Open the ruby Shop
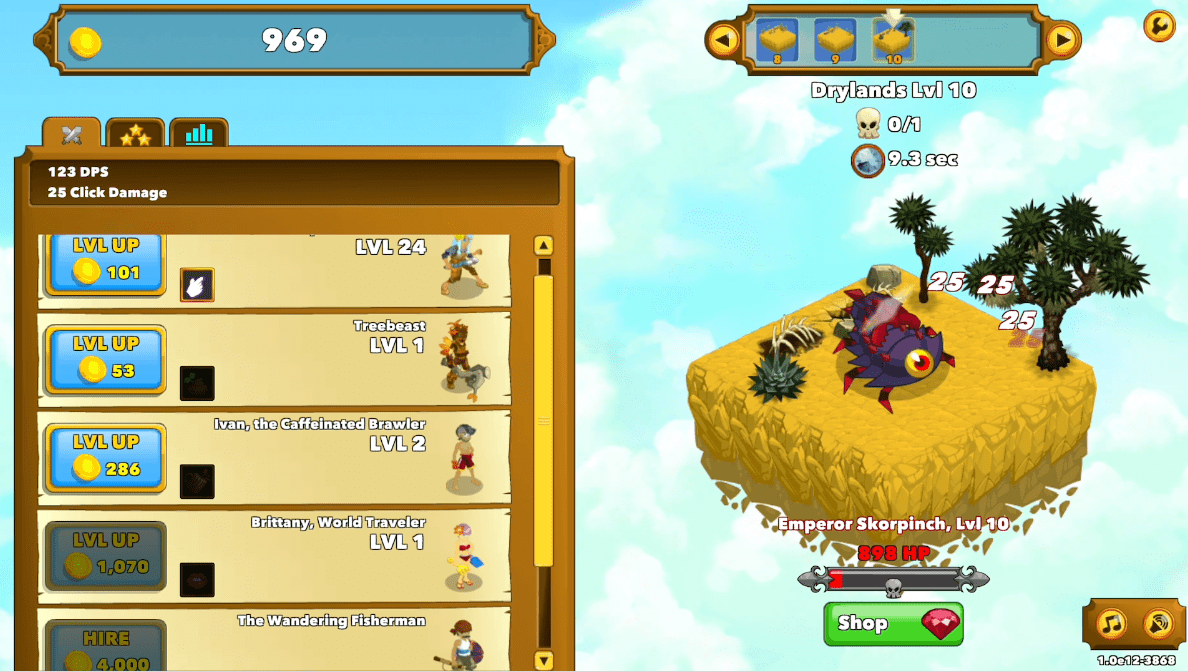1188x672 pixels. pyautogui.click(x=893, y=624)
